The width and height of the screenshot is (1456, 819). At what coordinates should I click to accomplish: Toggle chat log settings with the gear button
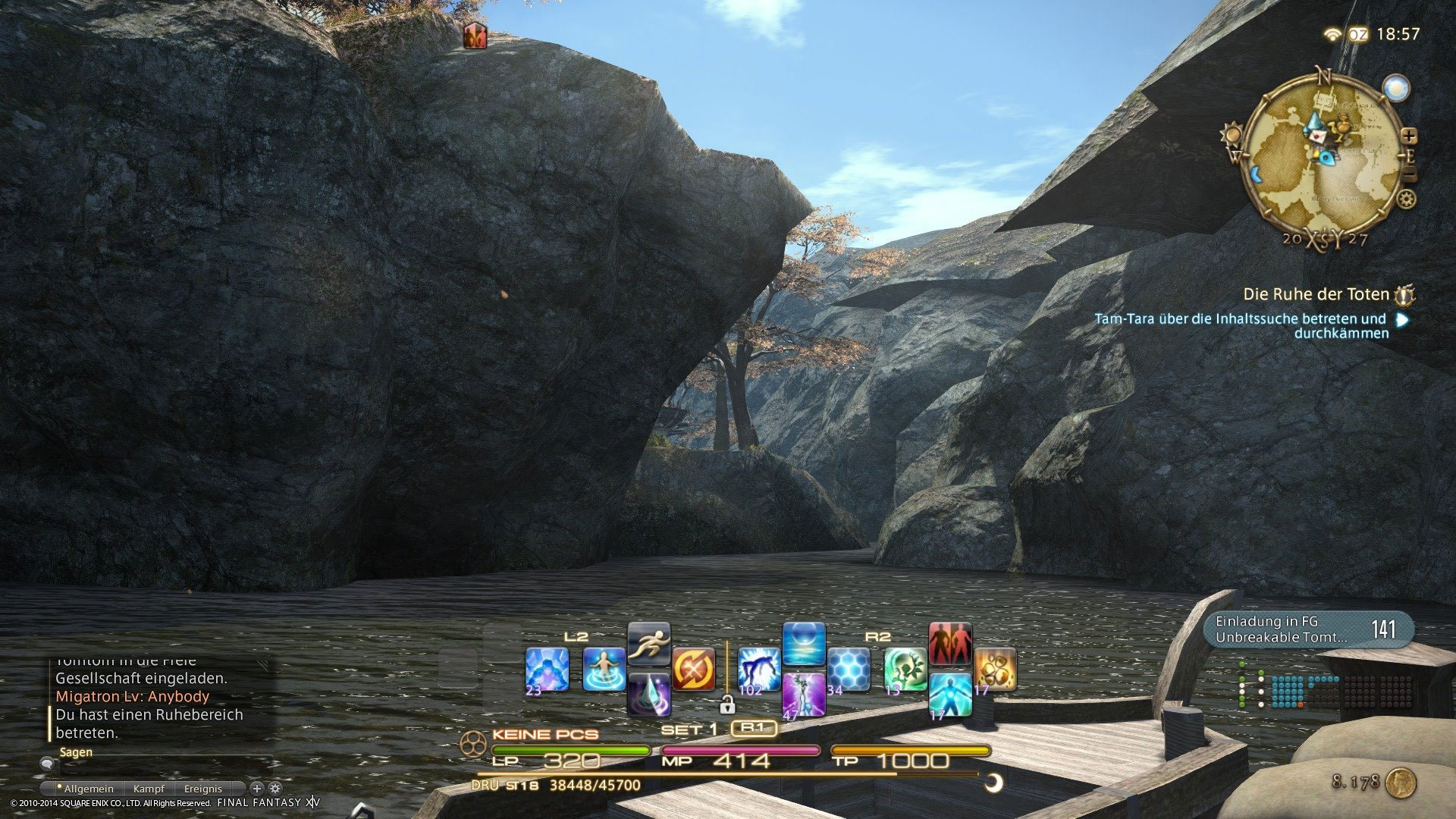[275, 789]
